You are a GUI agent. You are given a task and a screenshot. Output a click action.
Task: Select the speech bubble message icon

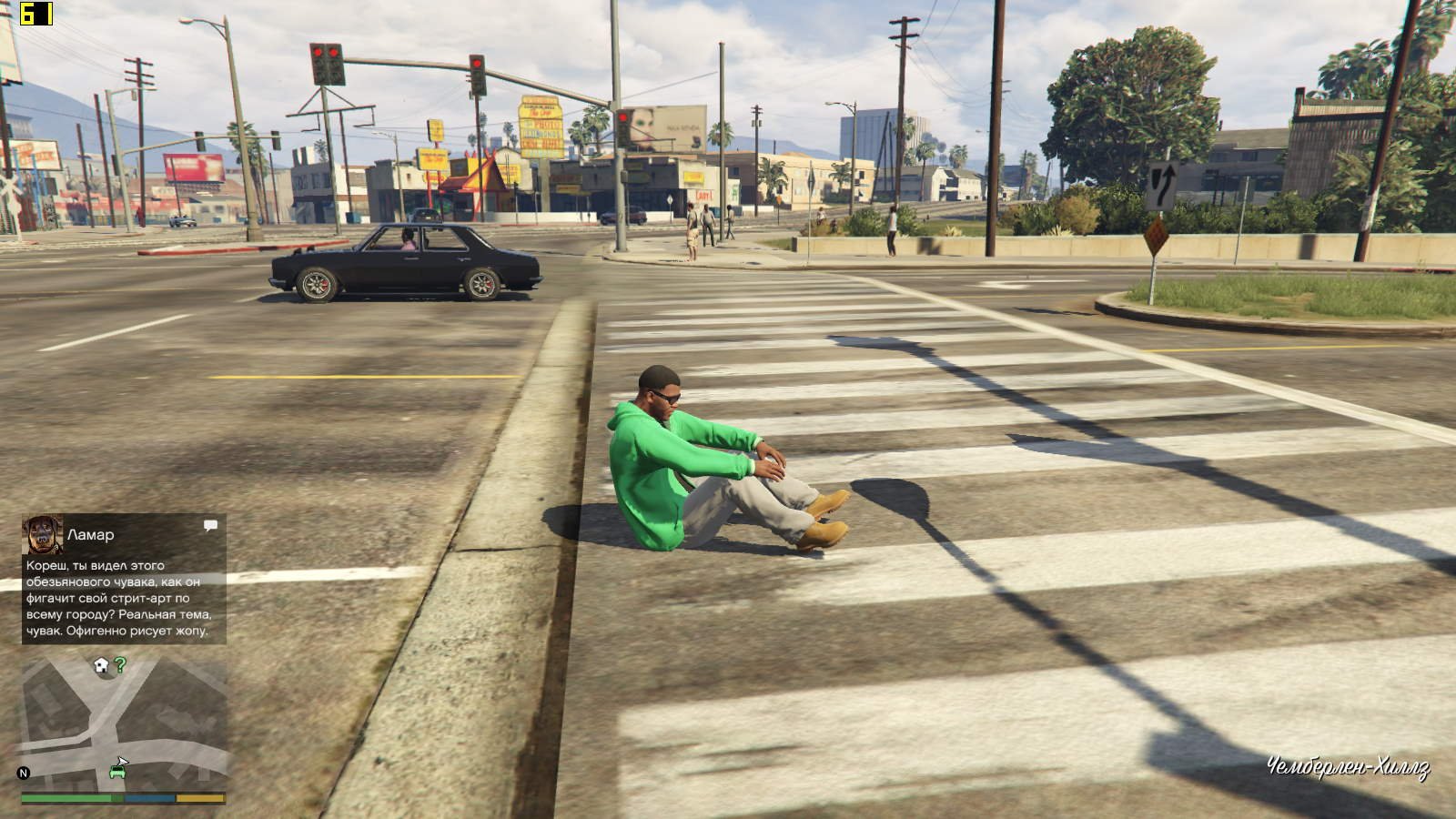(x=210, y=526)
